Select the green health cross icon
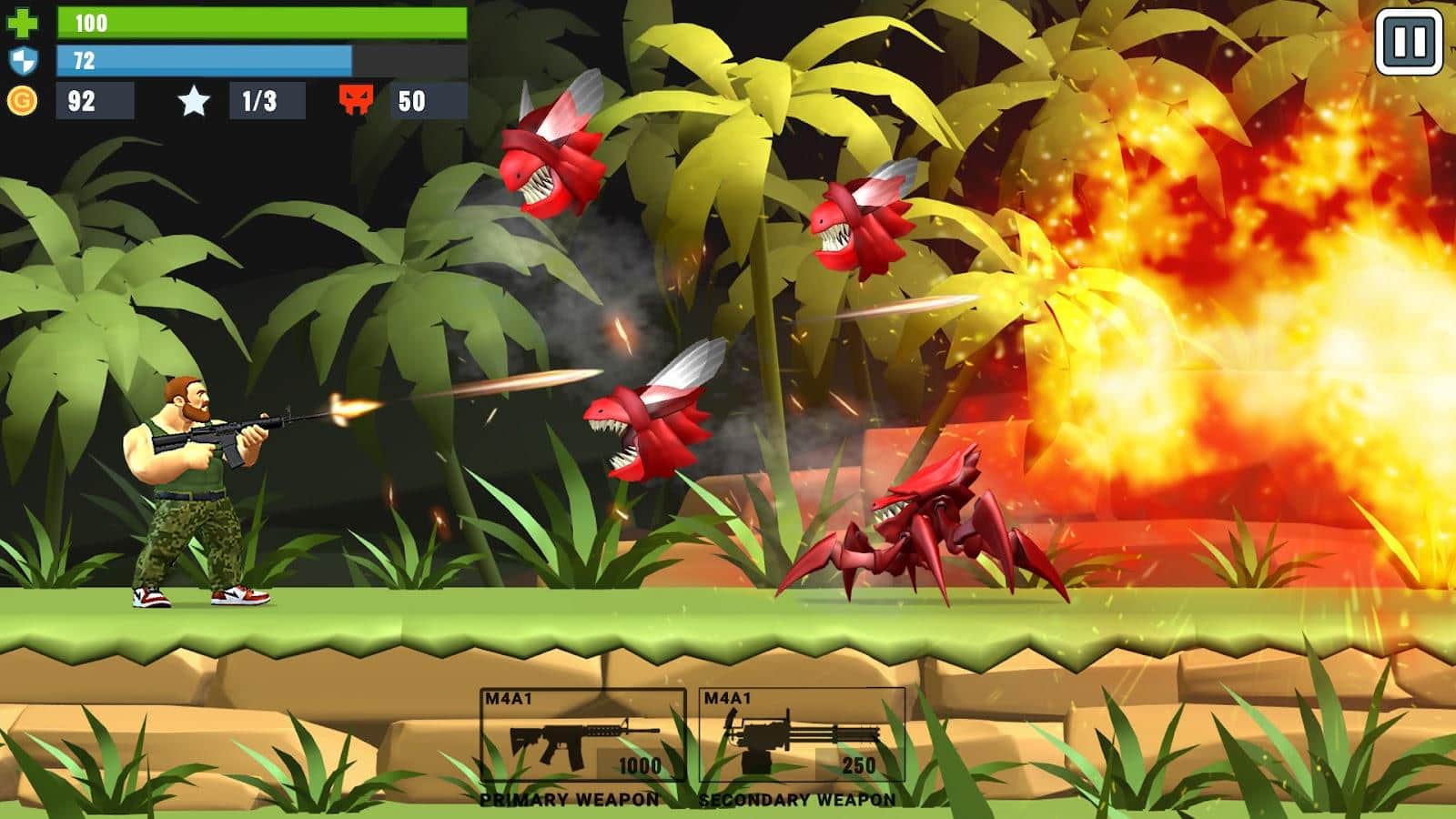The image size is (1456, 819). (23, 20)
